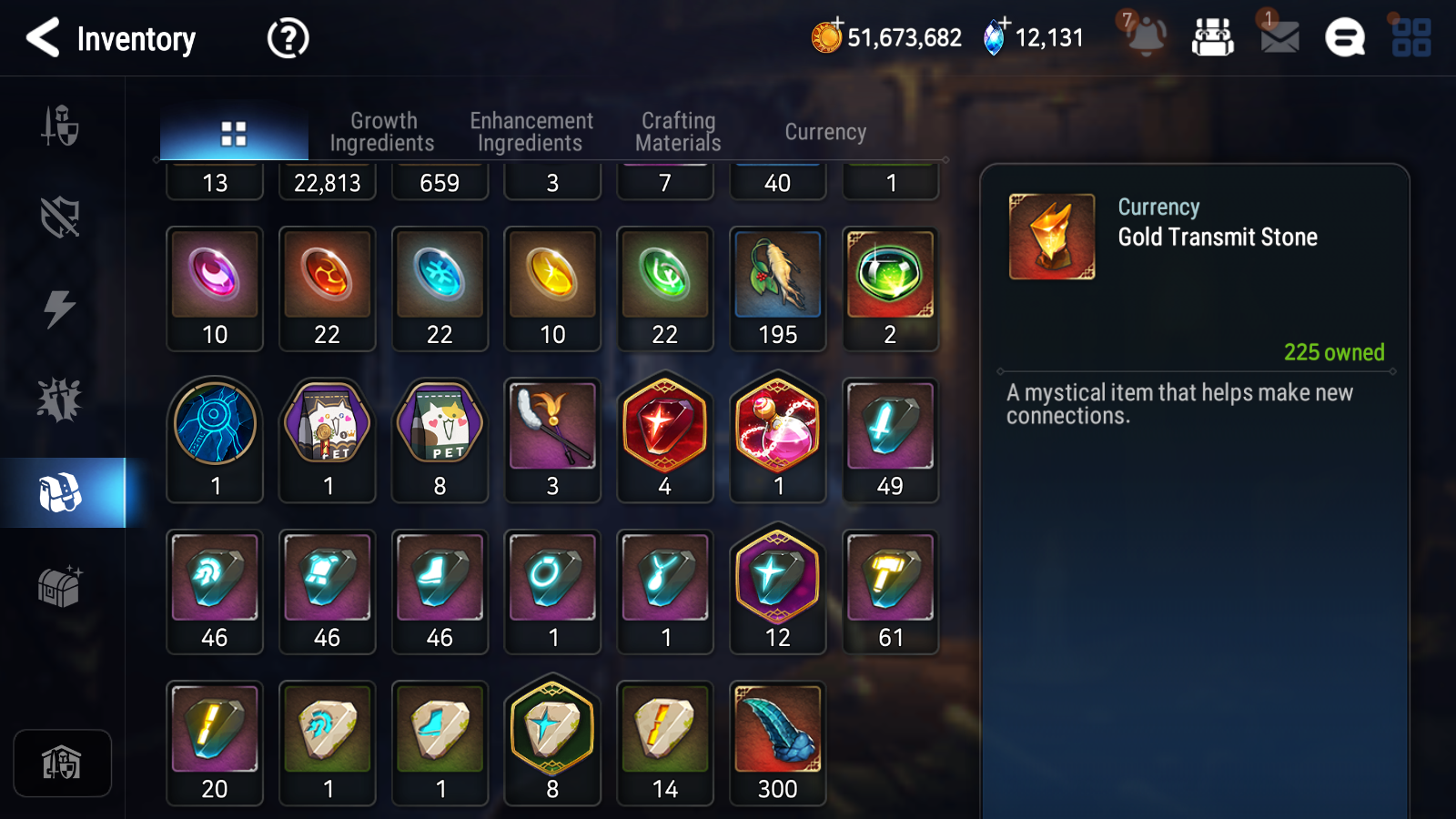Open the Enhancement Ingredients tab
Viewport: 1456px width, 819px height.
[531, 132]
